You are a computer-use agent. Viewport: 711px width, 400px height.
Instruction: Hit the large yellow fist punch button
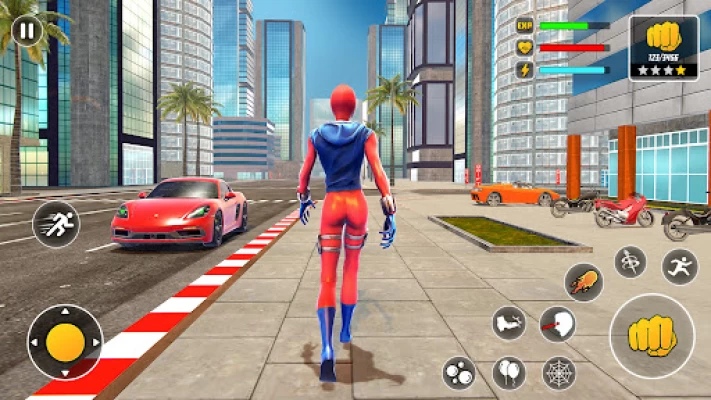(x=651, y=336)
